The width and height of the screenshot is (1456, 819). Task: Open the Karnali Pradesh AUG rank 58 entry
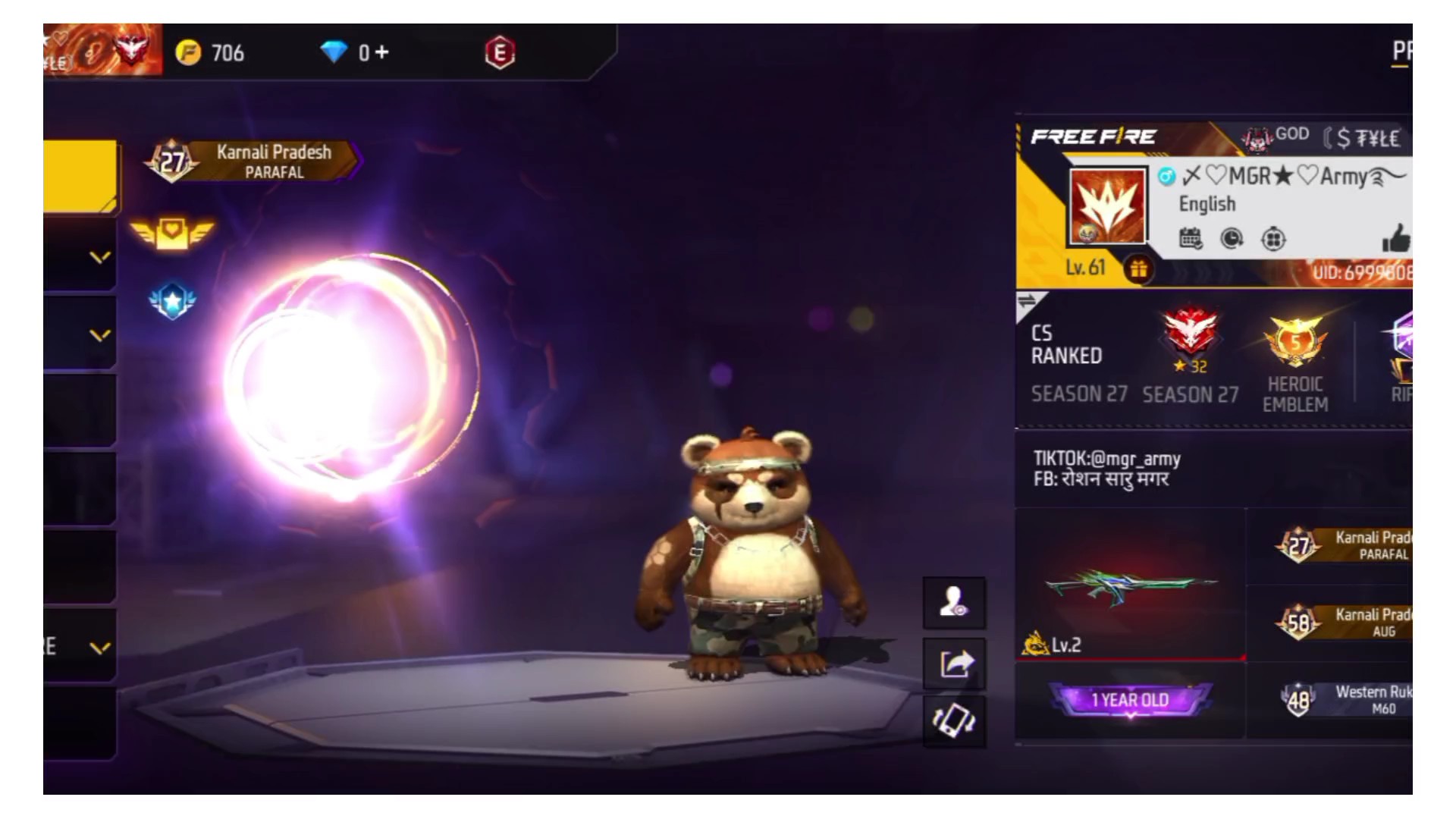coord(1344,622)
